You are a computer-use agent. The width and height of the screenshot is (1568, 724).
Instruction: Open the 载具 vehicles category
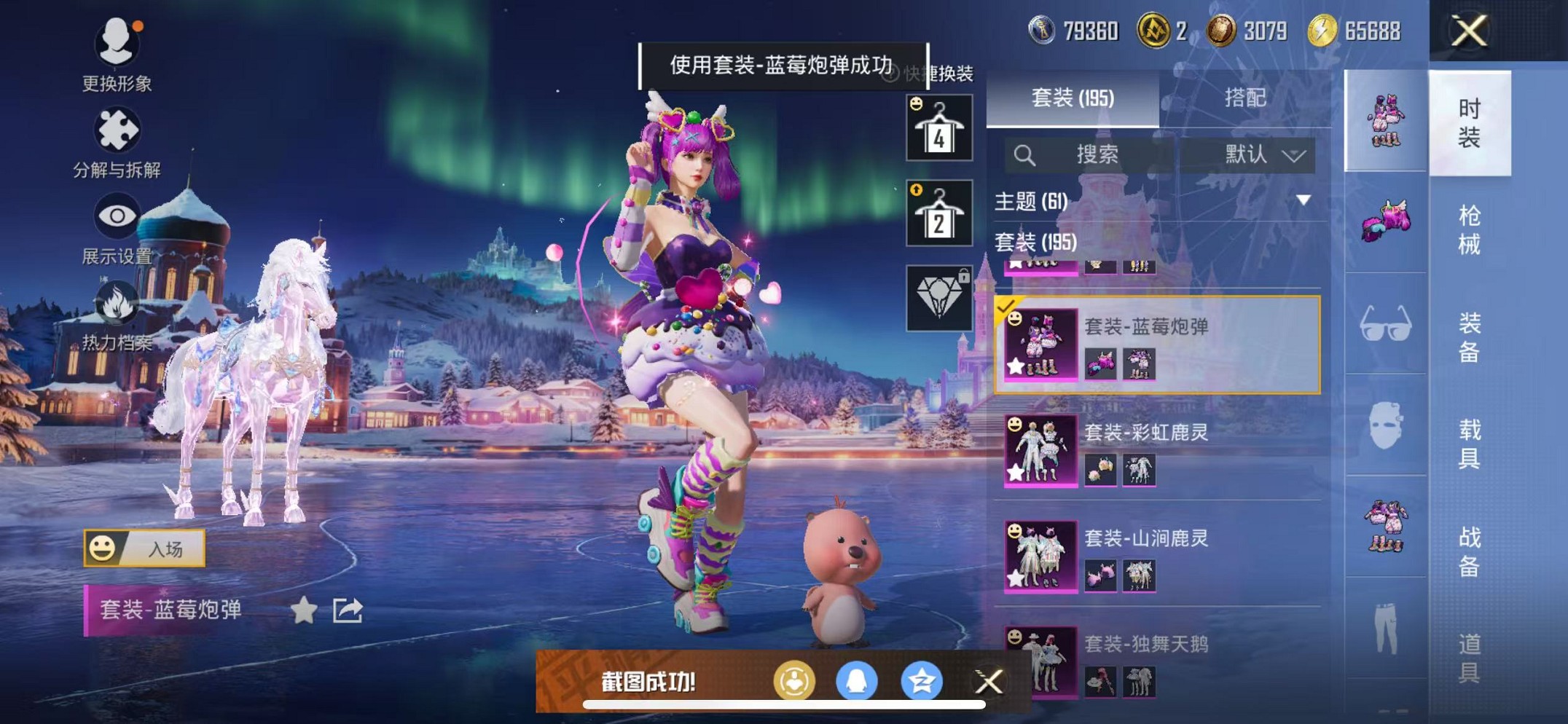point(1469,443)
